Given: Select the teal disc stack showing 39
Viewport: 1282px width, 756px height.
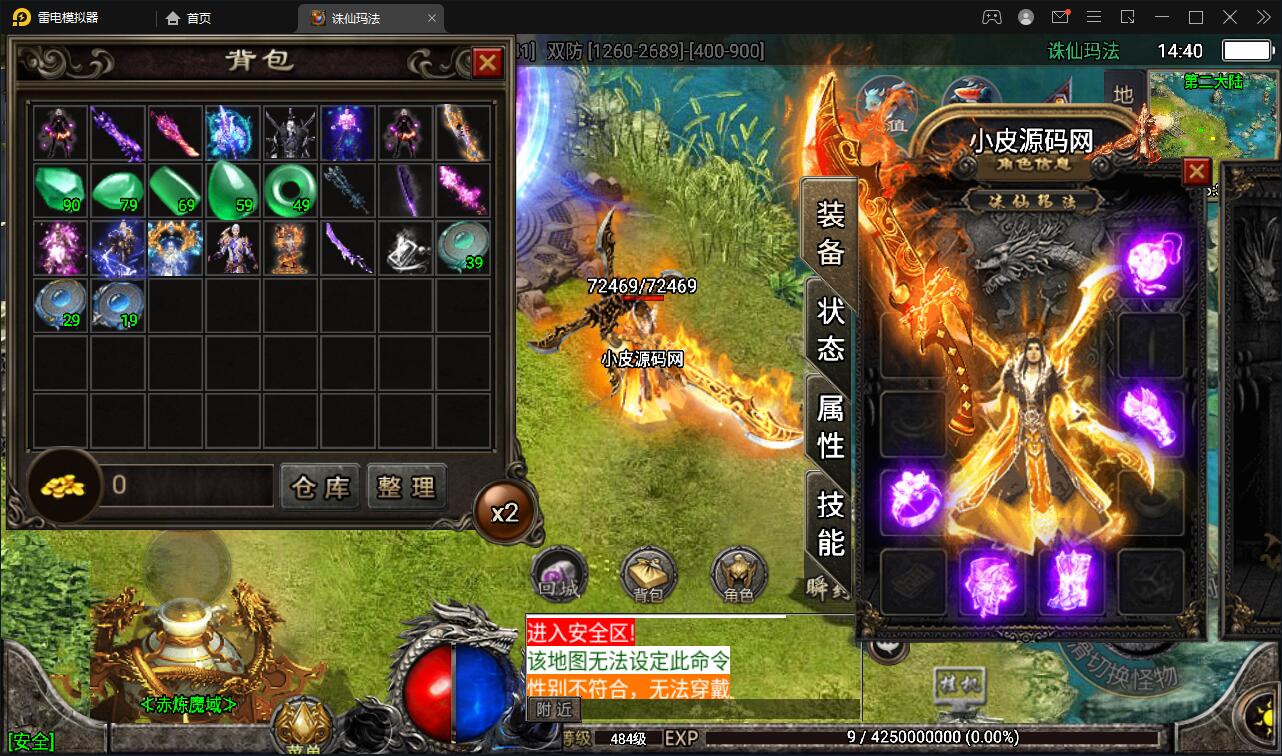Looking at the screenshot, I should 463,247.
